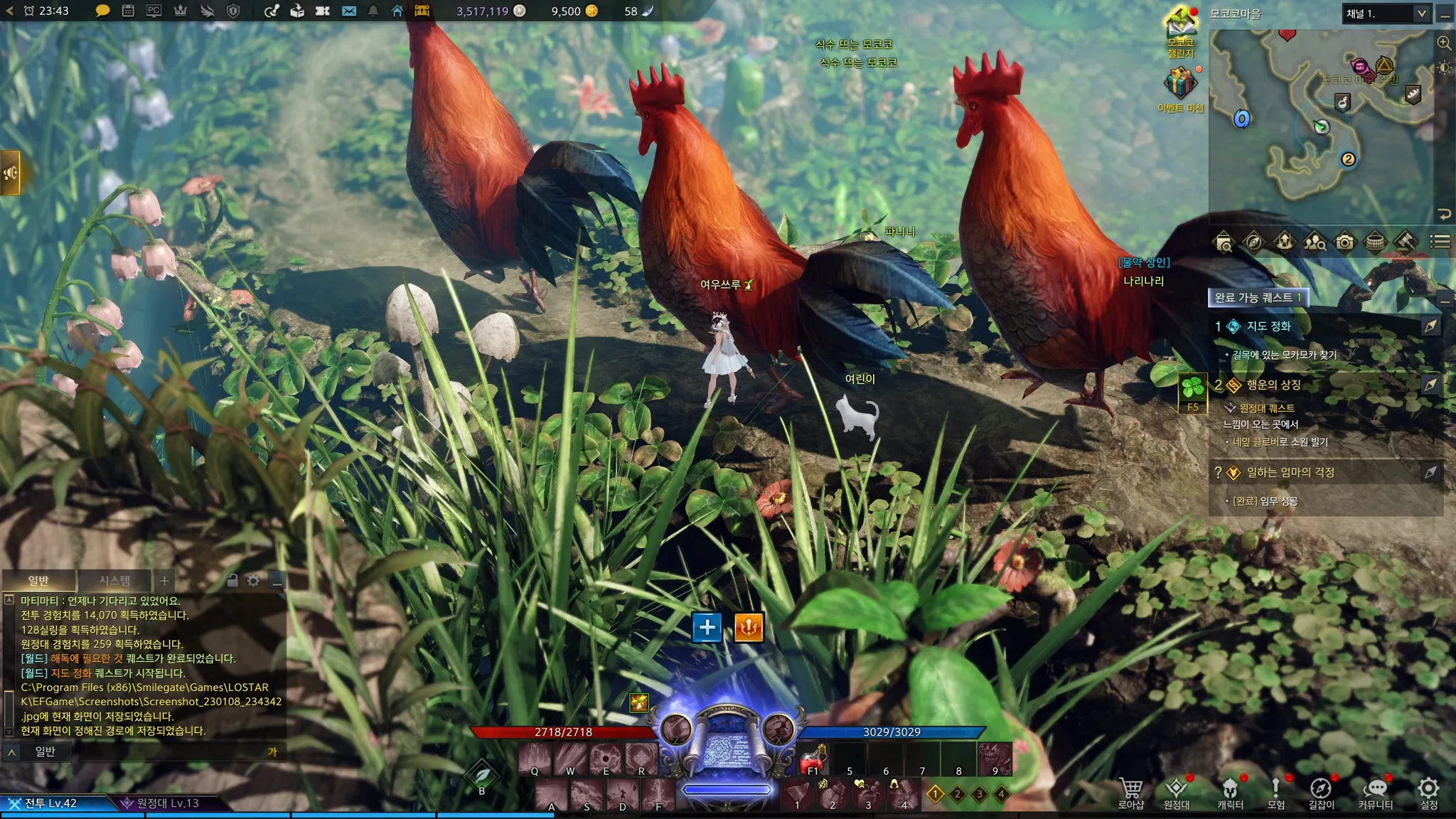1456x819 pixels.
Task: Switch to the 시스템 chat tab
Action: [114, 580]
